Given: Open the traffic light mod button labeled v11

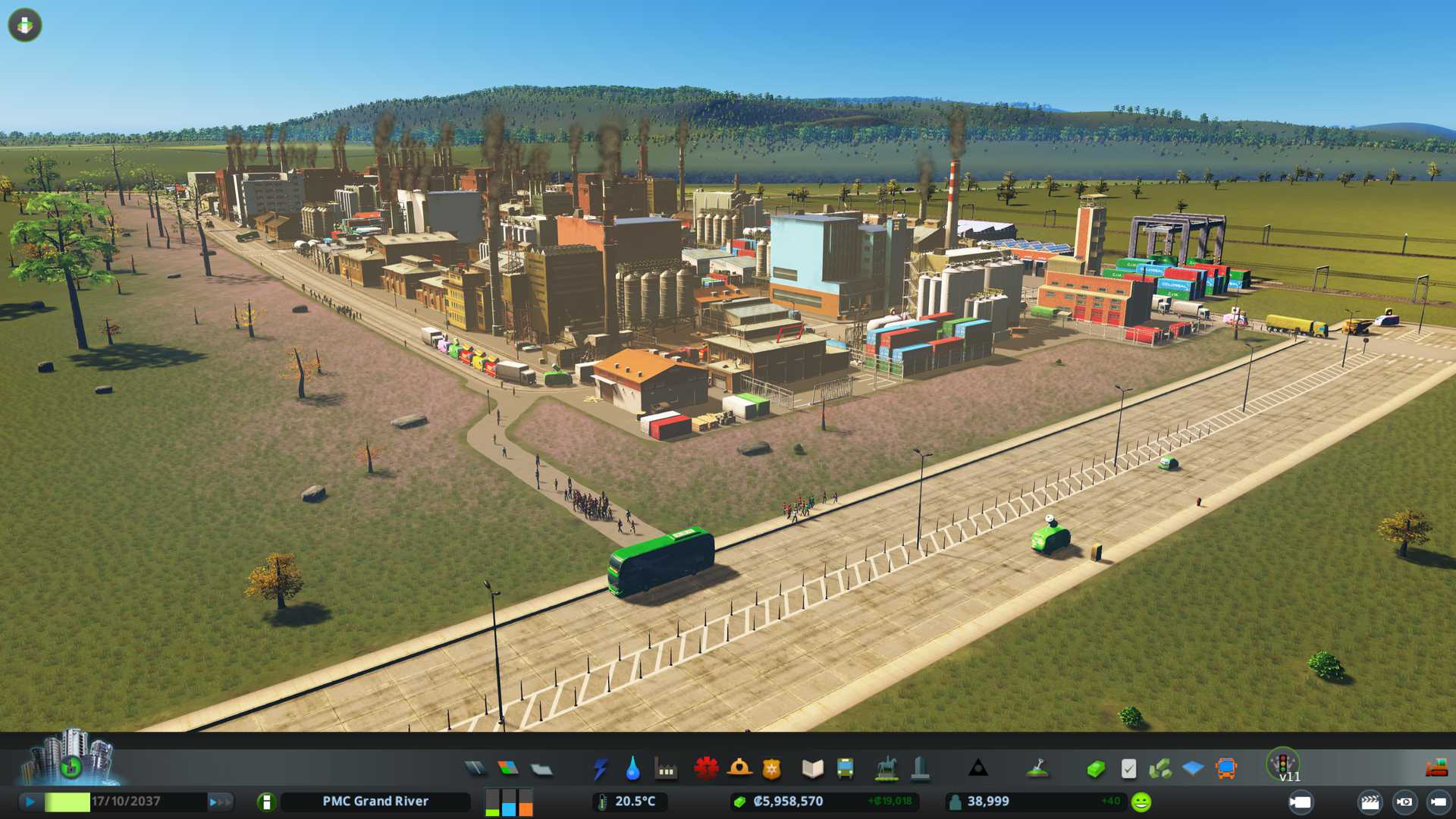Looking at the screenshot, I should [x=1283, y=764].
